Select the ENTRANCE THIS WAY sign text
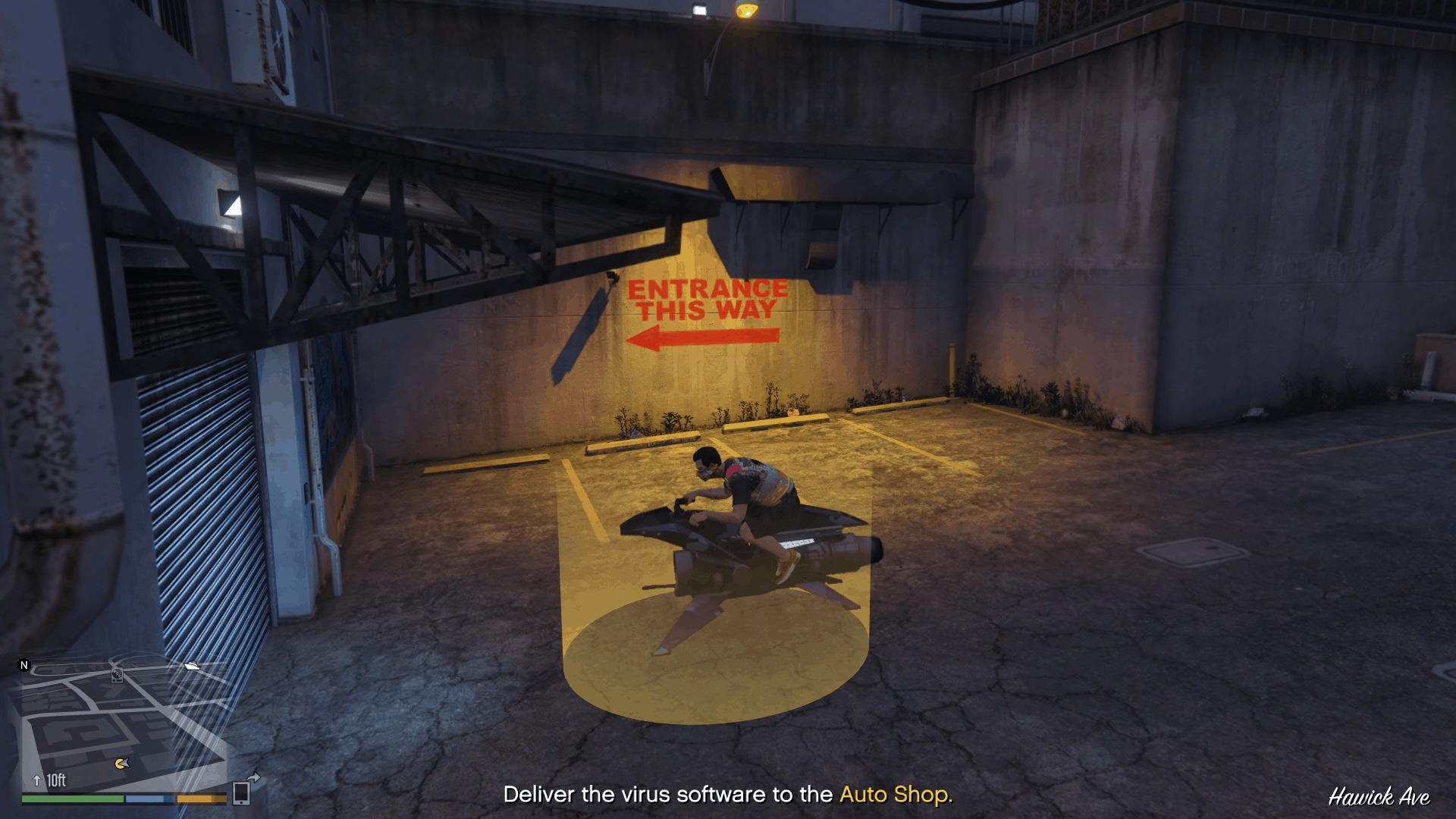The image size is (1456, 819). (x=705, y=298)
